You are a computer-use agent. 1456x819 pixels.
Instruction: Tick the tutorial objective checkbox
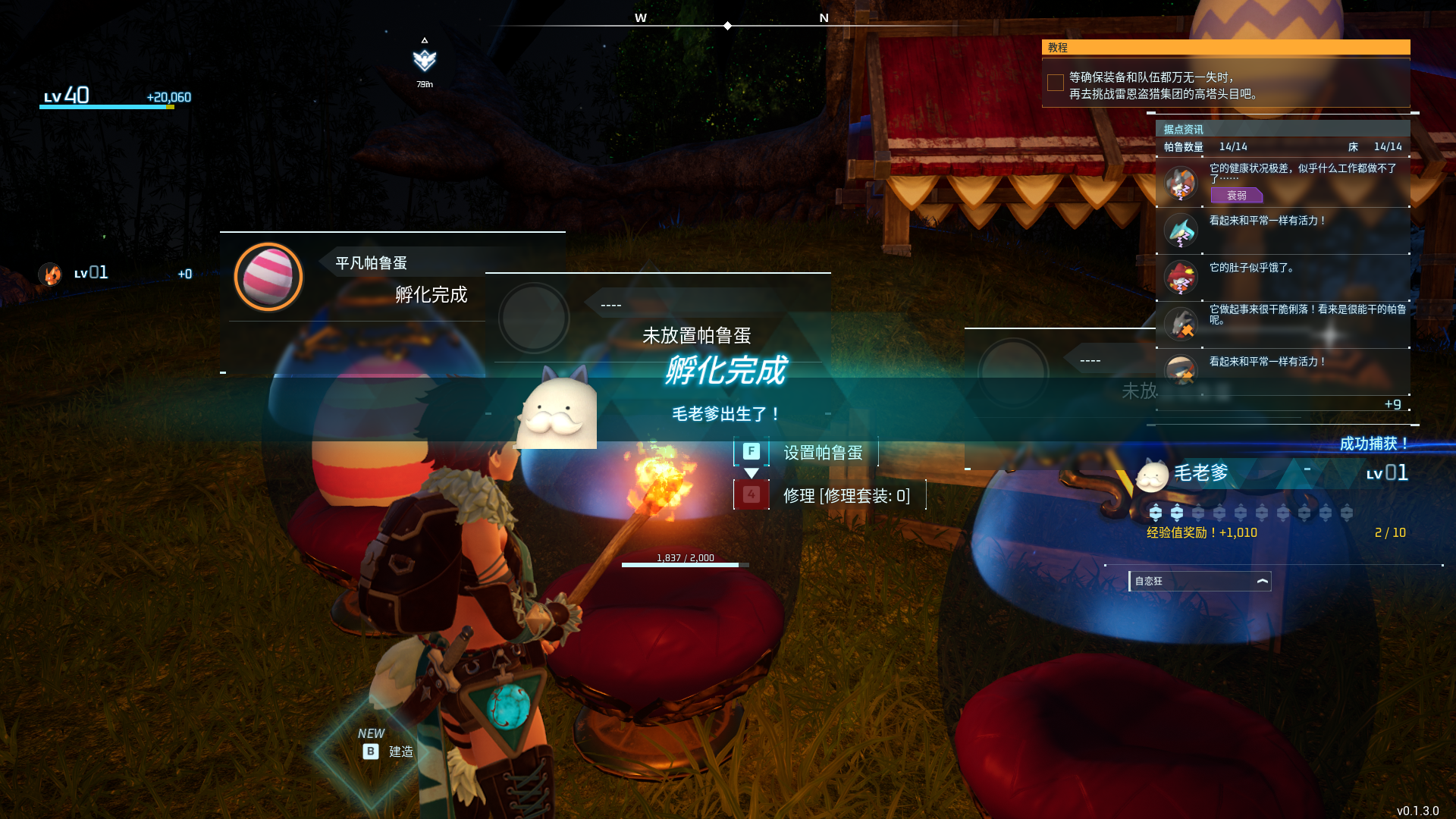(x=1055, y=83)
